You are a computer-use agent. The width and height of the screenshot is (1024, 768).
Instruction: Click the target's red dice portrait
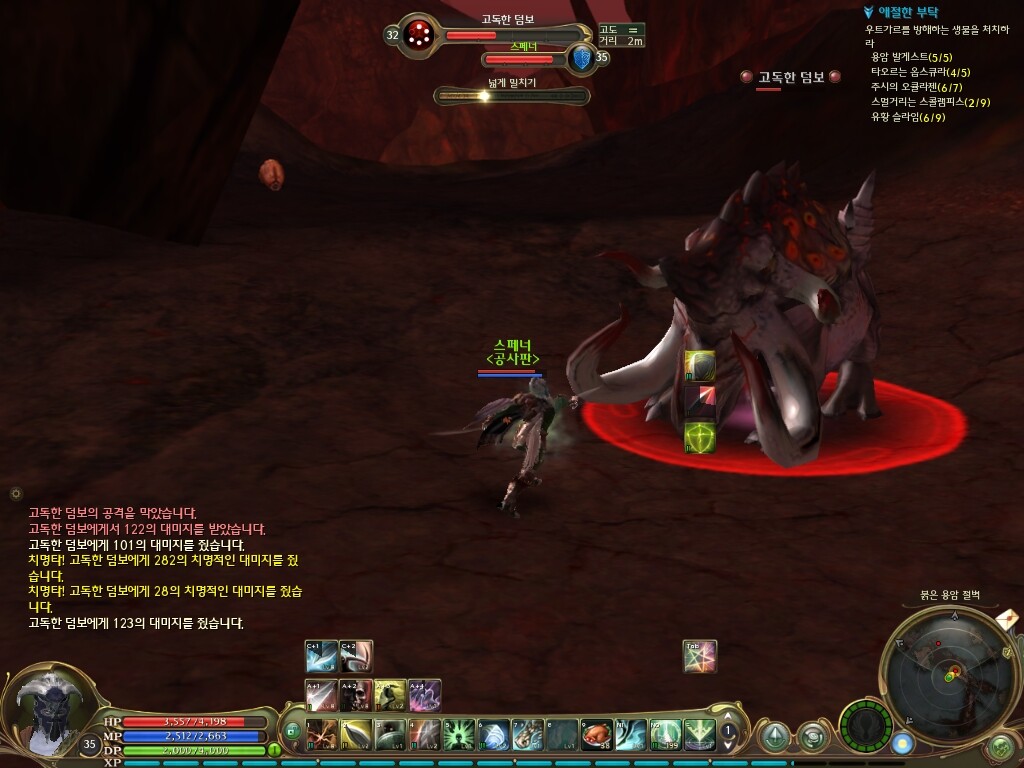coord(419,34)
